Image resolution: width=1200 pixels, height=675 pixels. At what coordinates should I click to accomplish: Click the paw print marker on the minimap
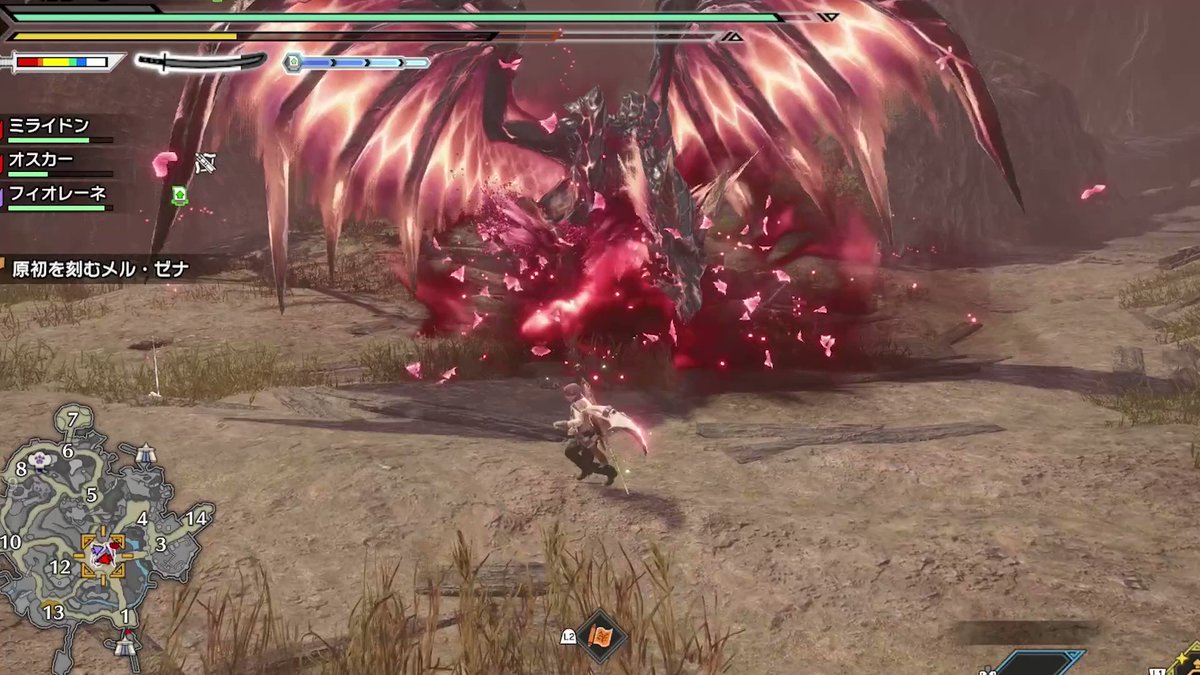[x=41, y=458]
